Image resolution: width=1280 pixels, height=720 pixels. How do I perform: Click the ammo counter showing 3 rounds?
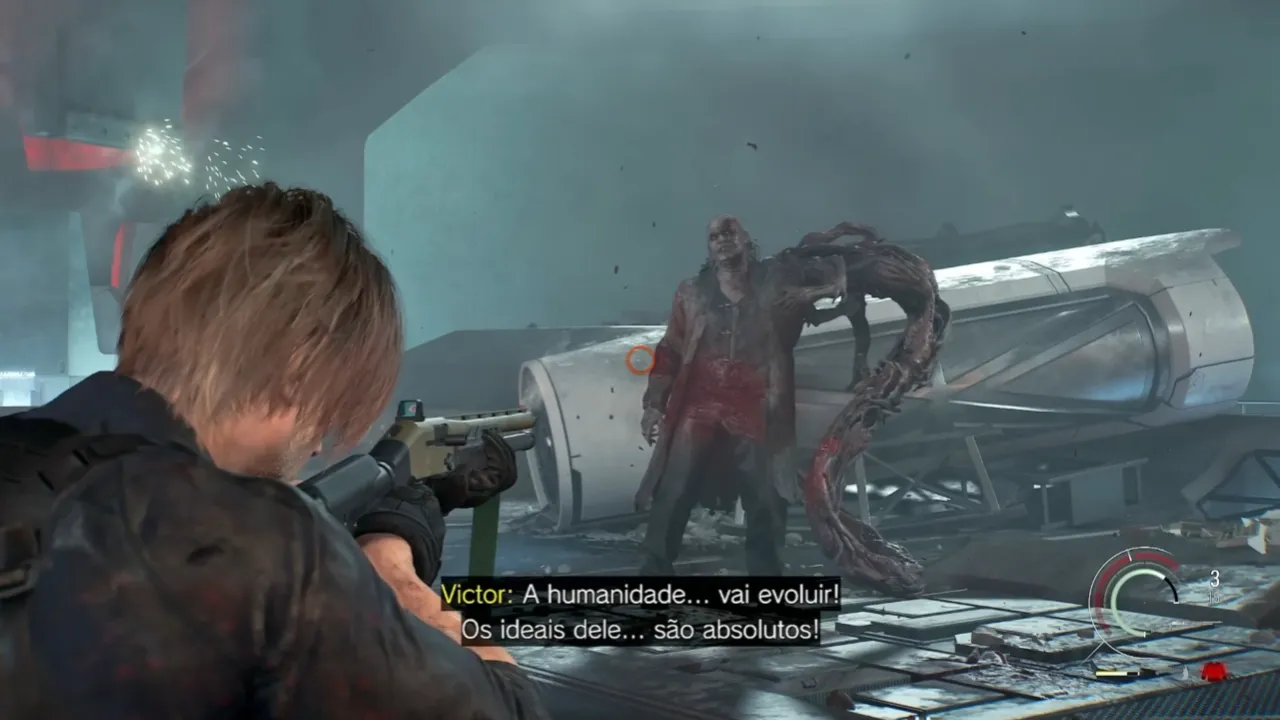click(1214, 580)
